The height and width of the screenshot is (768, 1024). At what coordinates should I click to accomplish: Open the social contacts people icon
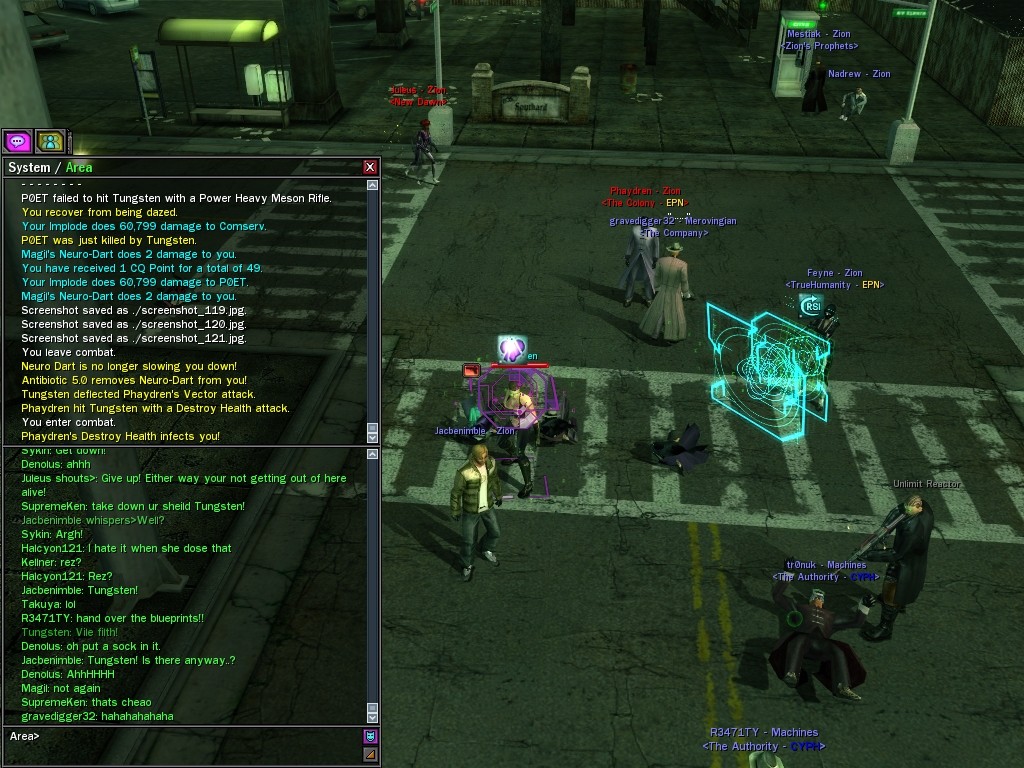(x=50, y=141)
